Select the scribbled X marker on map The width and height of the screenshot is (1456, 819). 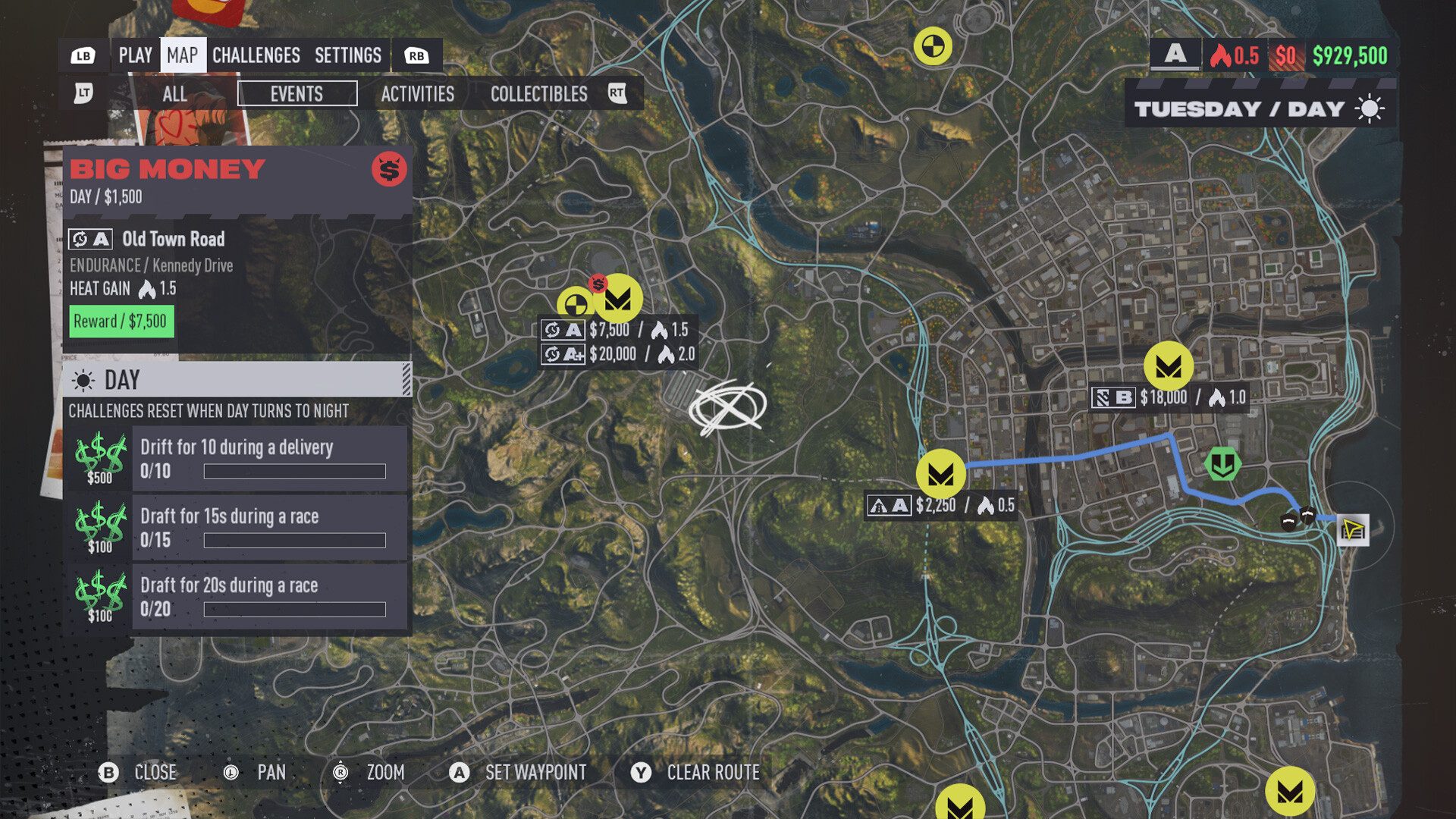coord(727,407)
